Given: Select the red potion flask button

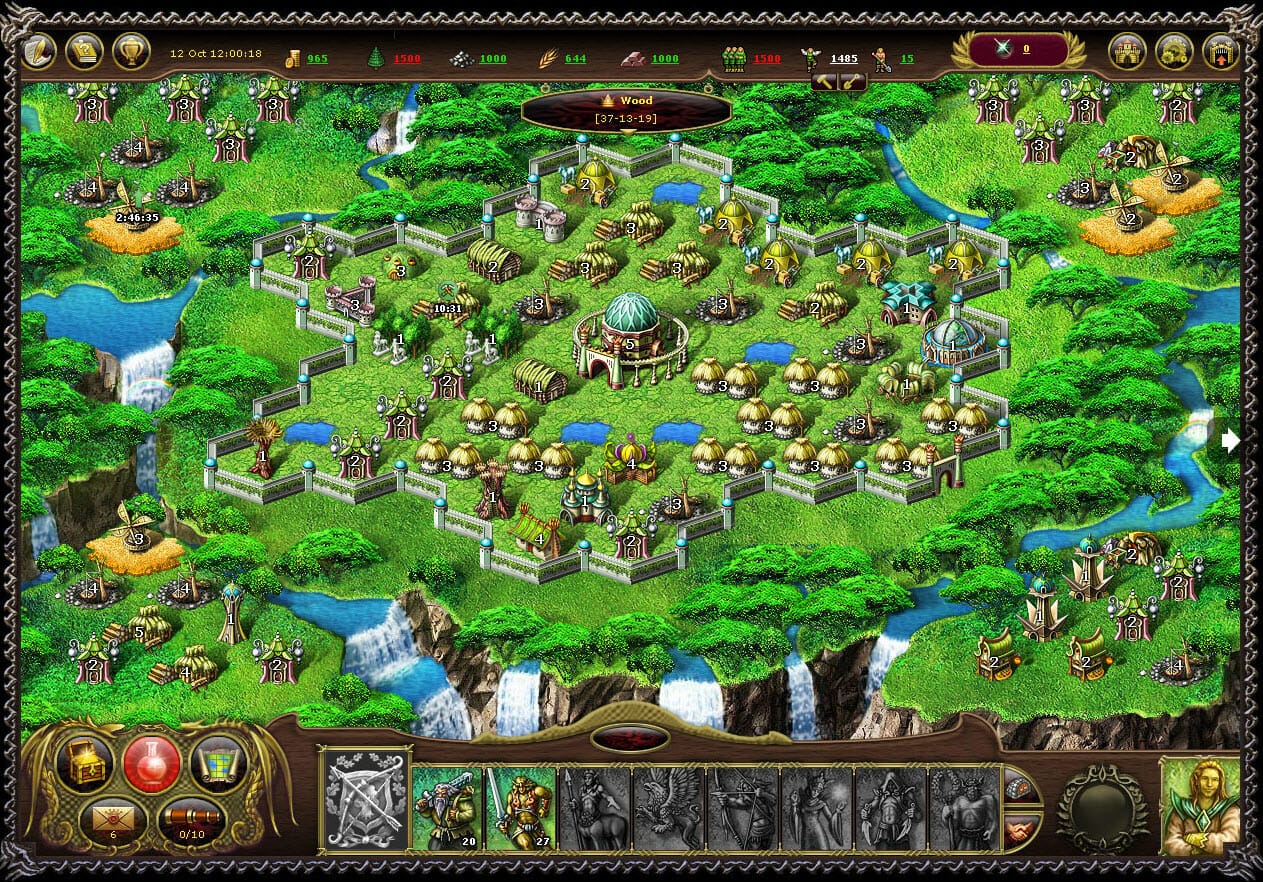Looking at the screenshot, I should [152, 763].
